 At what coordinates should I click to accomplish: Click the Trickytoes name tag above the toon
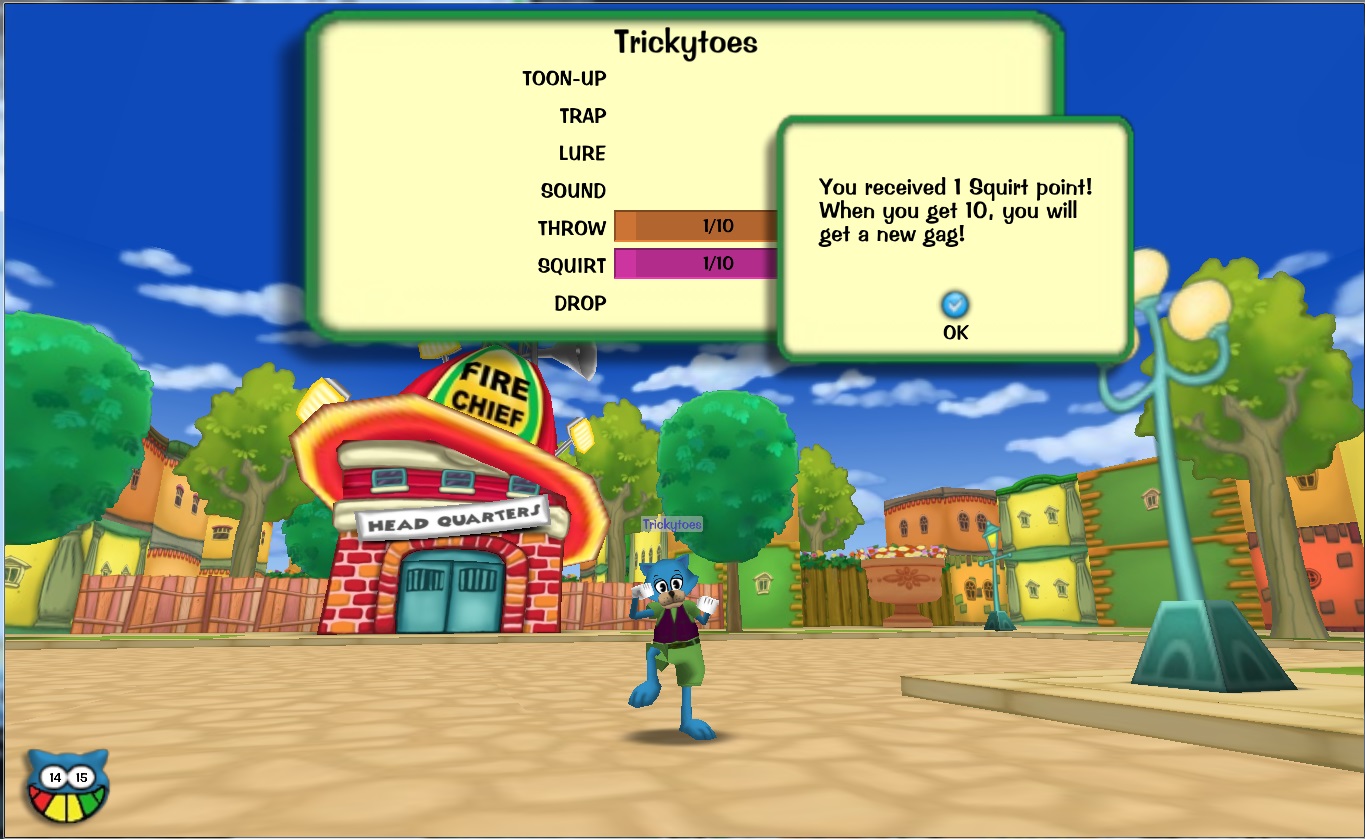click(674, 523)
